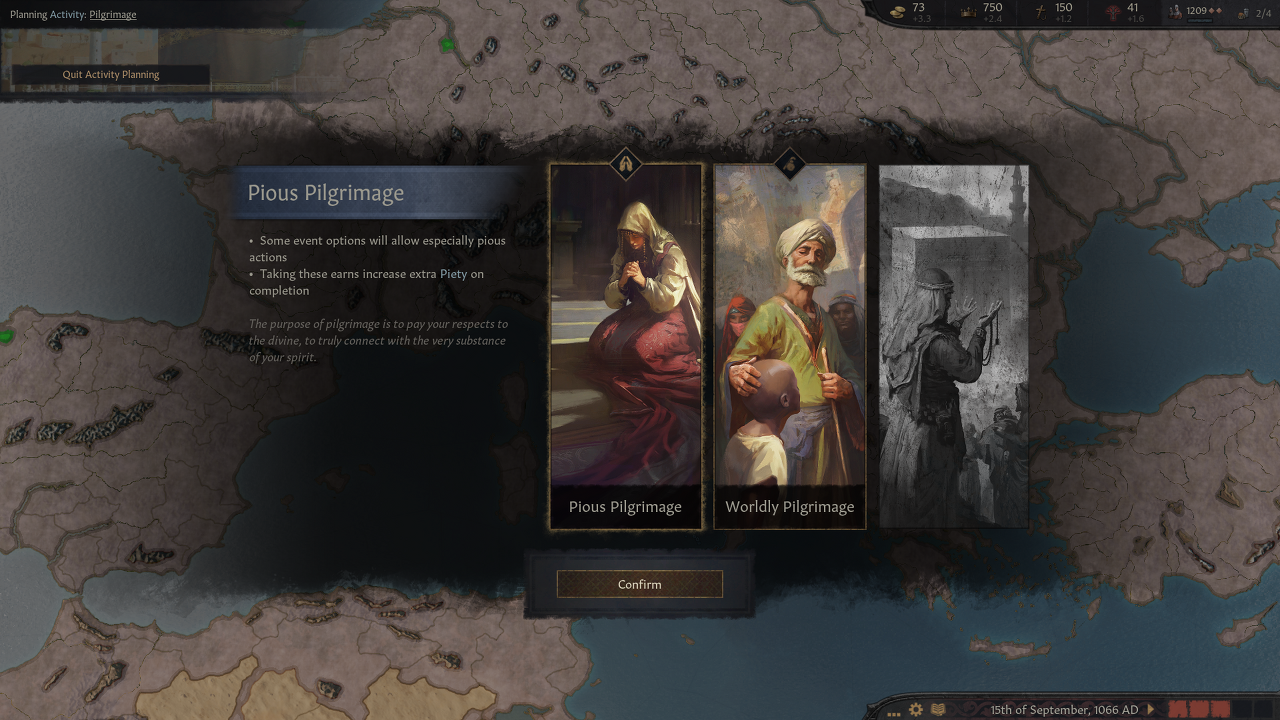The image size is (1280, 720).
Task: Select the greyed-out third pilgrimage card
Action: point(953,346)
